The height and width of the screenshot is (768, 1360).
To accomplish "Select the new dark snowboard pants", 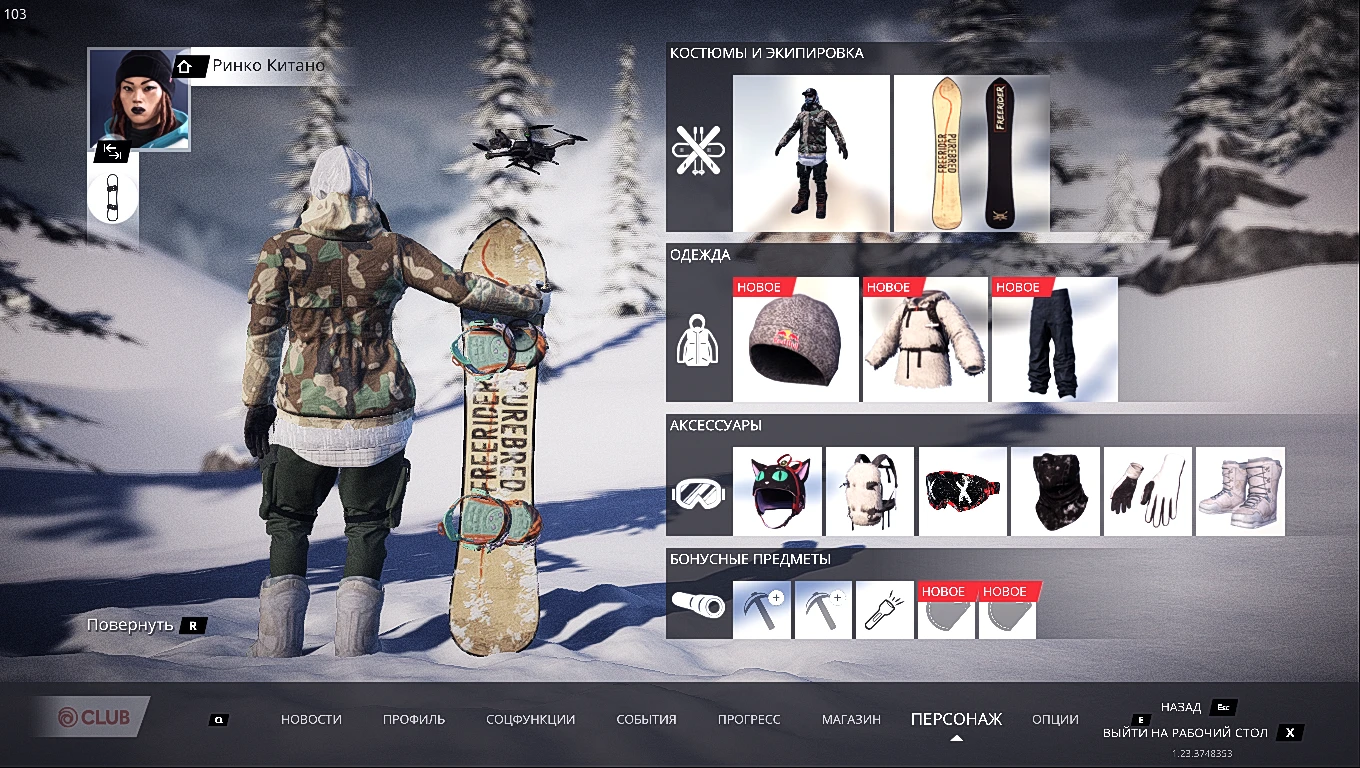I will click(x=1053, y=338).
